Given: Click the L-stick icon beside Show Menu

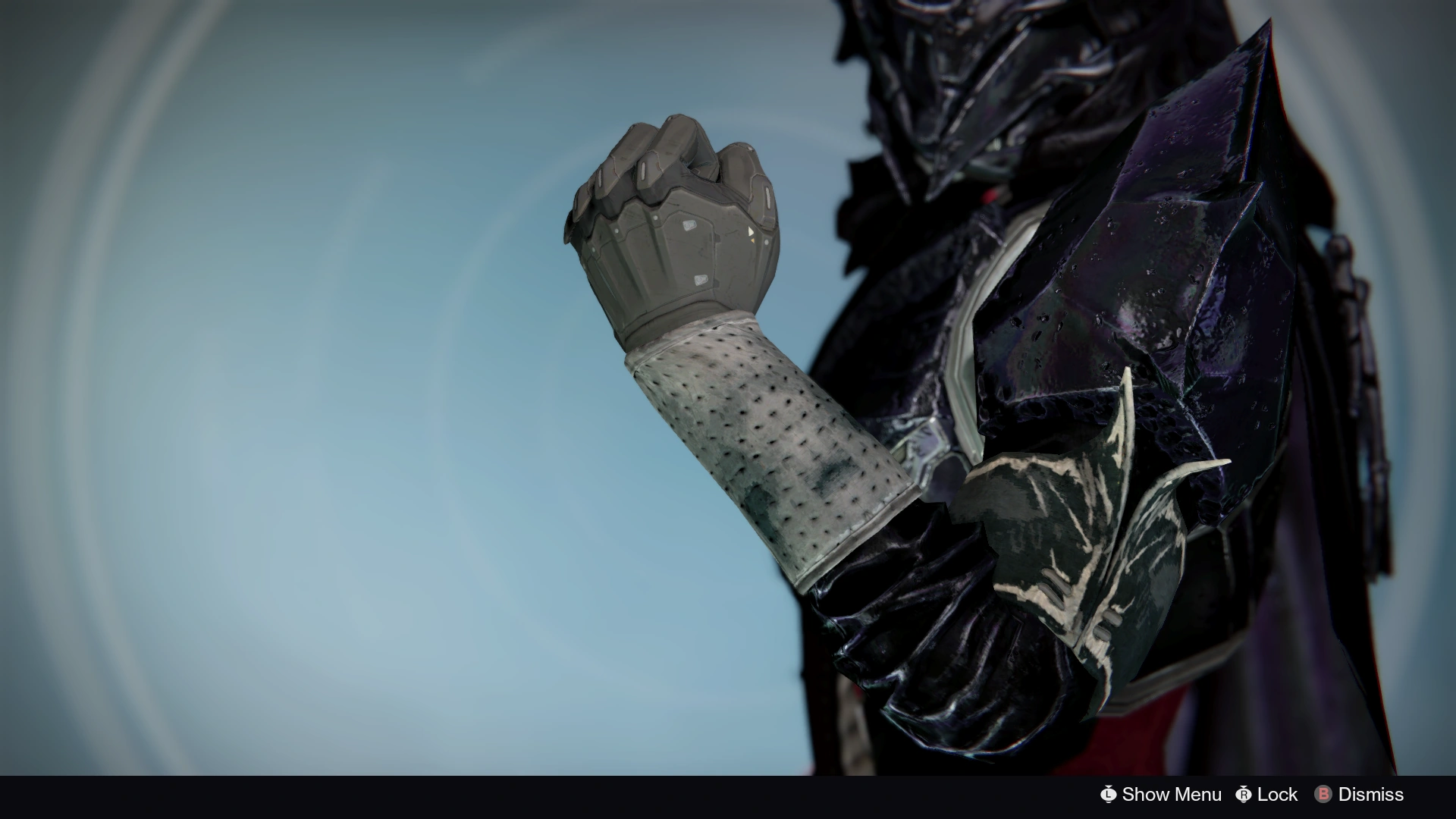Looking at the screenshot, I should (x=1110, y=795).
